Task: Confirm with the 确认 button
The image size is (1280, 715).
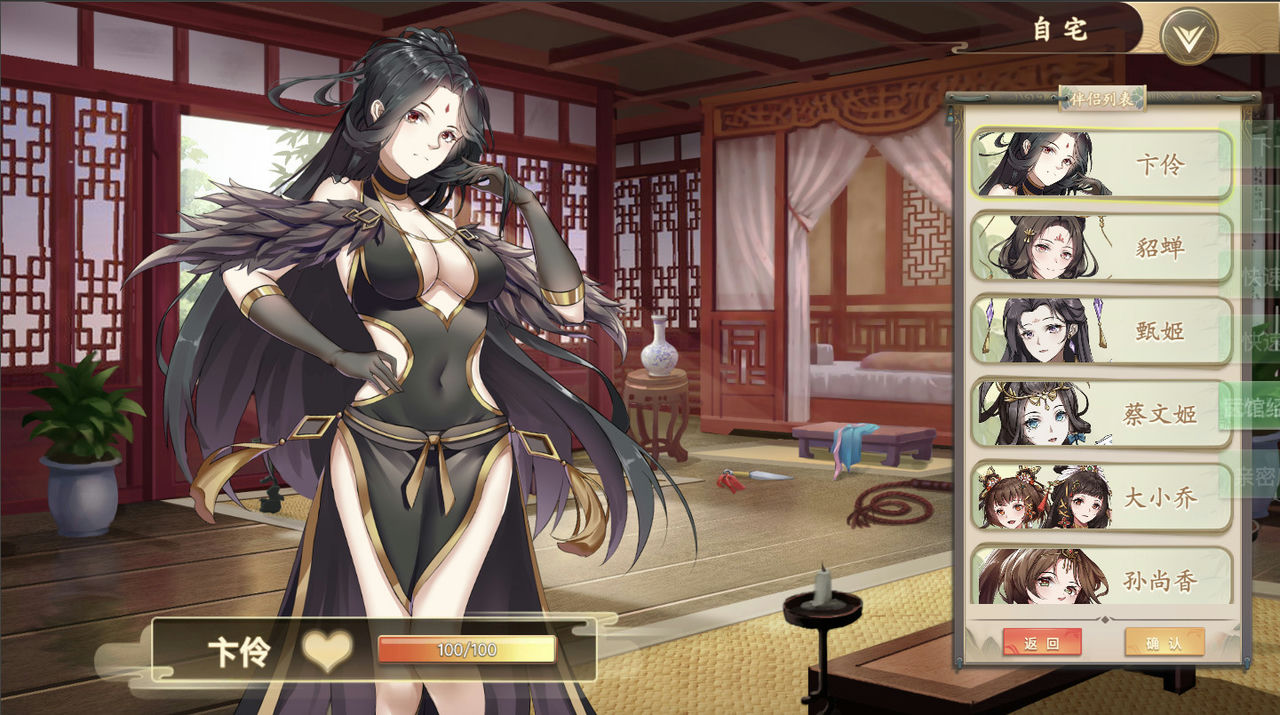Action: tap(1164, 642)
